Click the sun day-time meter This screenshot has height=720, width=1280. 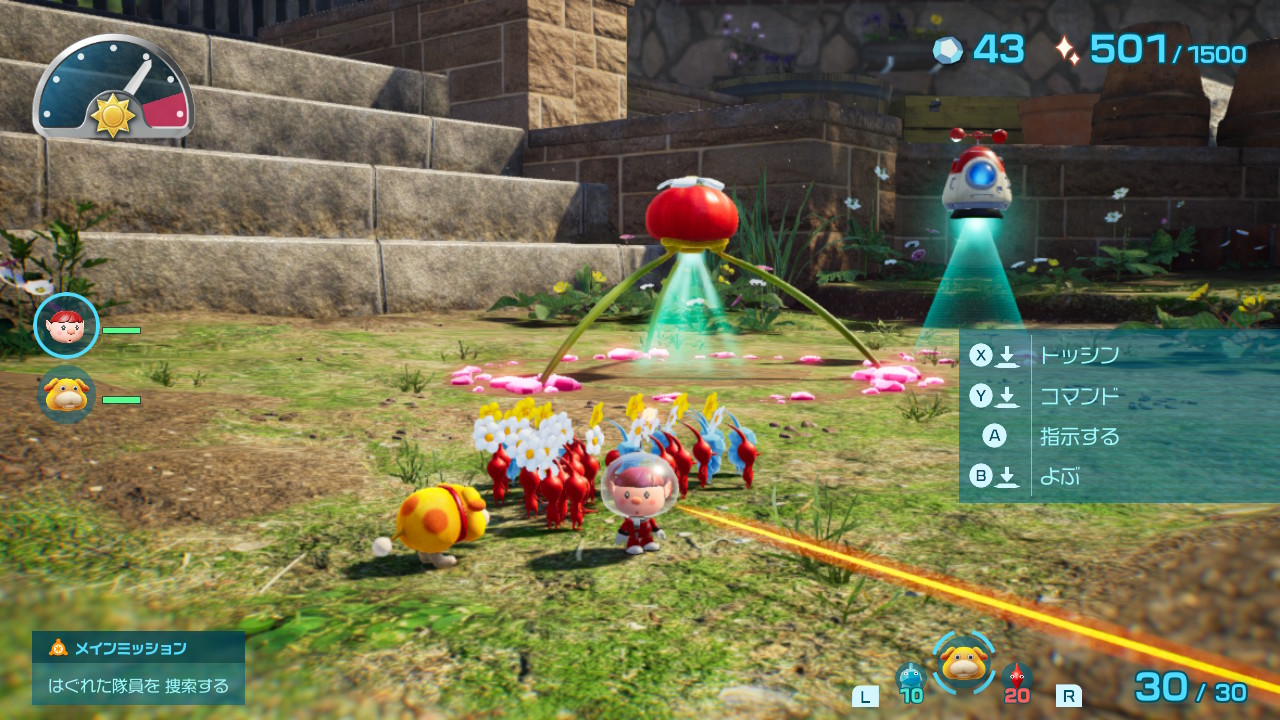(x=113, y=90)
